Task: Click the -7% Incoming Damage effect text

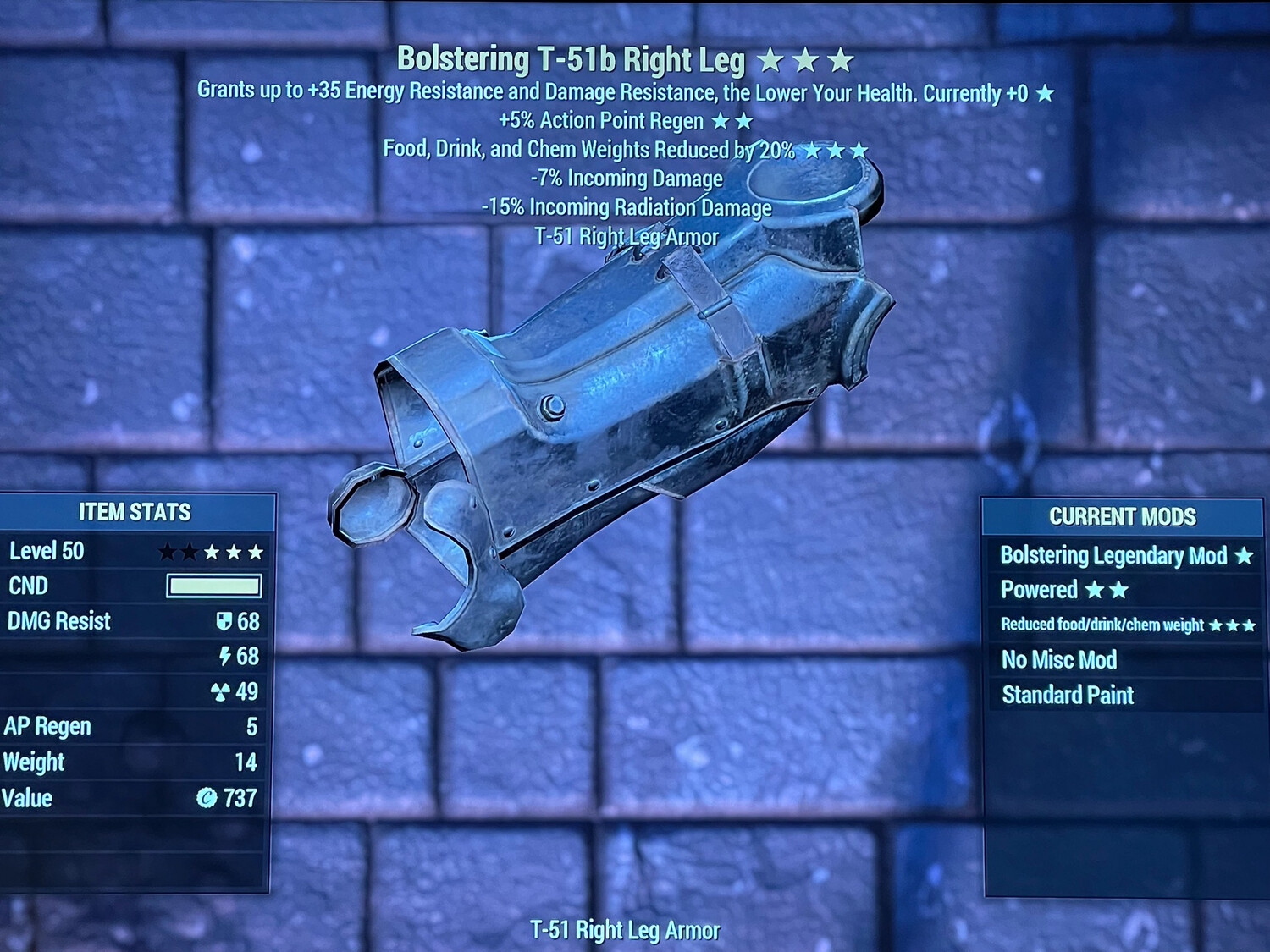Action: (x=627, y=179)
